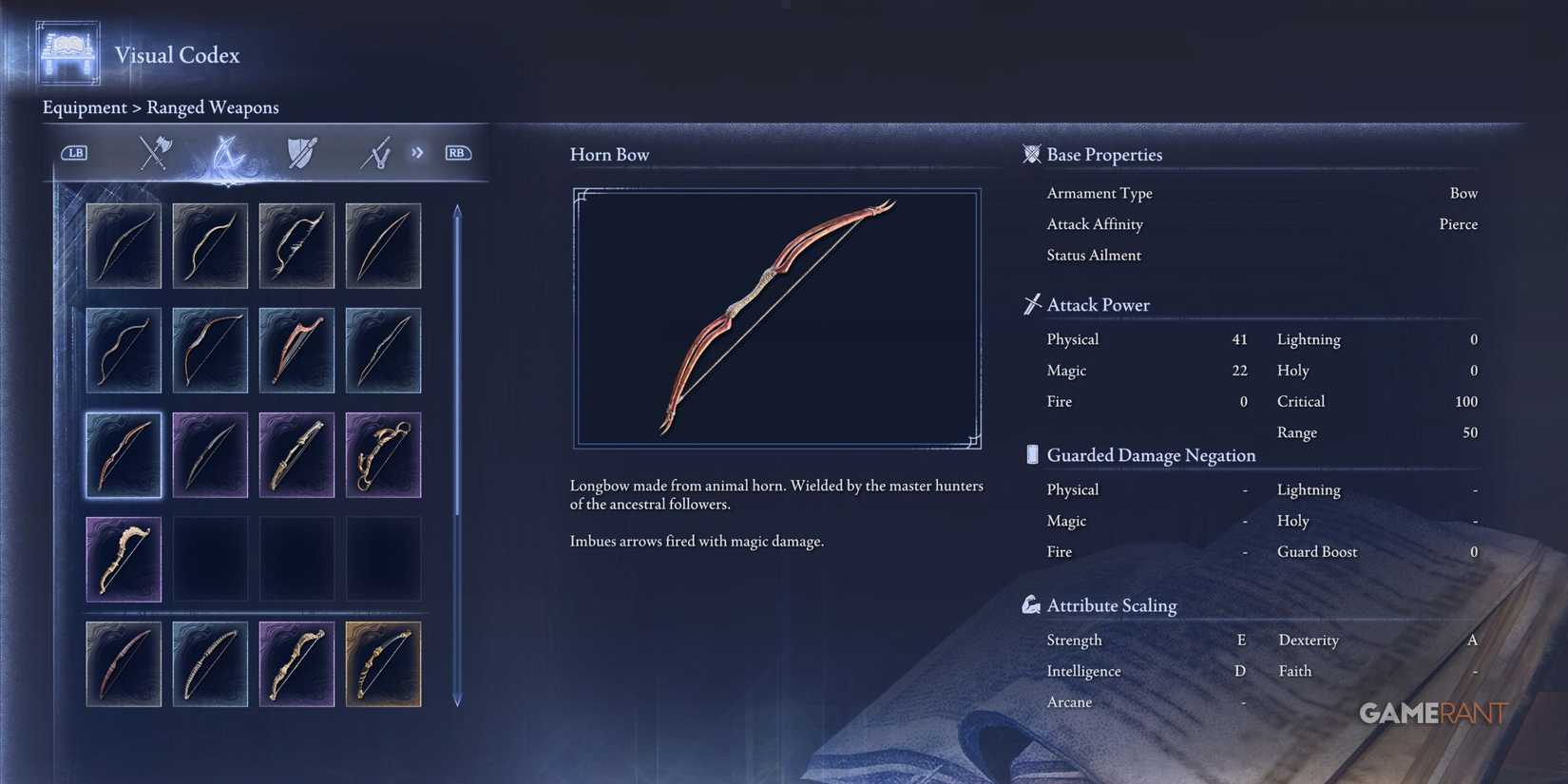The height and width of the screenshot is (784, 1568).
Task: Click the Guarded Damage Negation shield icon
Action: 1031,454
